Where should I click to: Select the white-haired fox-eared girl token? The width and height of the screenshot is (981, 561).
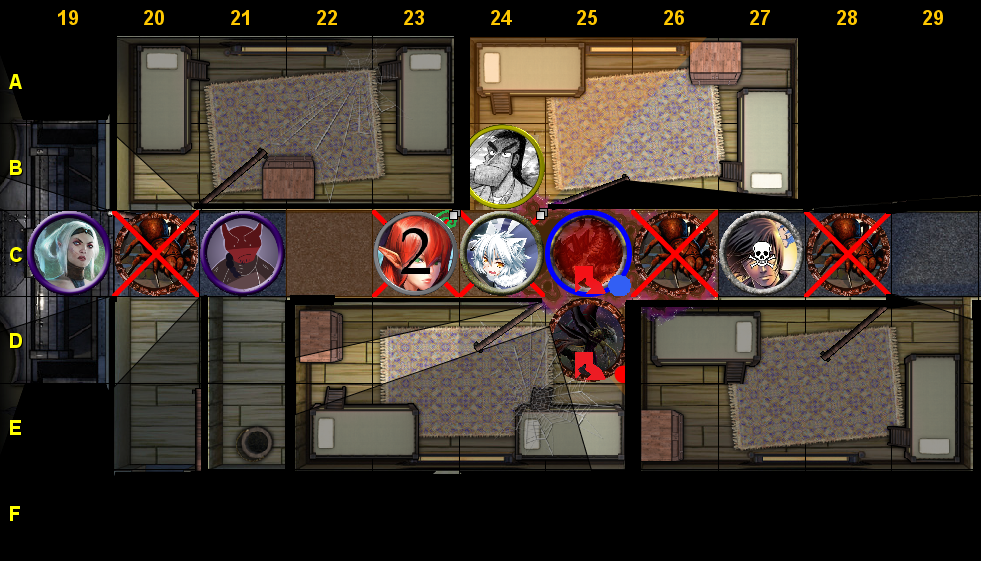[502, 254]
